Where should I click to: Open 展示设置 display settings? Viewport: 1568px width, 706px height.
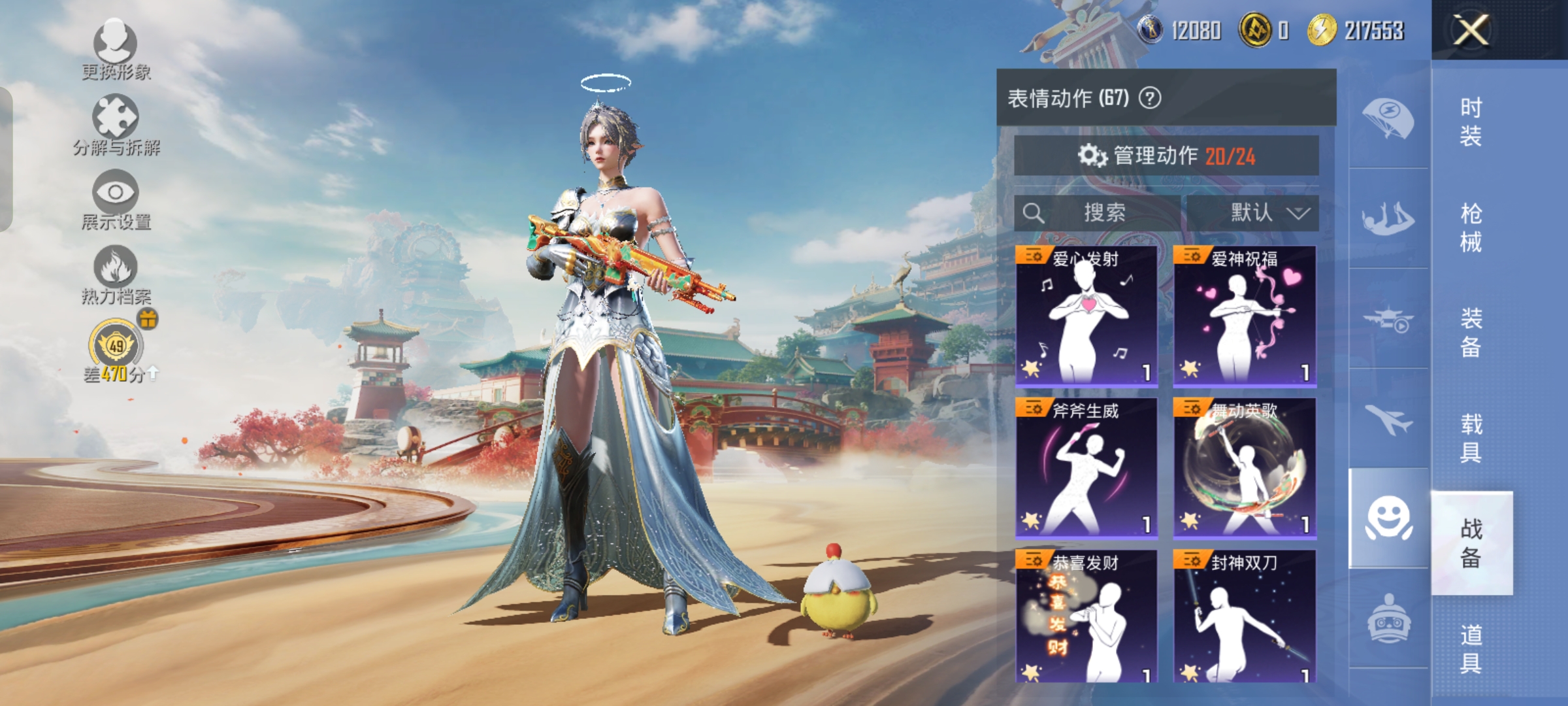[116, 199]
